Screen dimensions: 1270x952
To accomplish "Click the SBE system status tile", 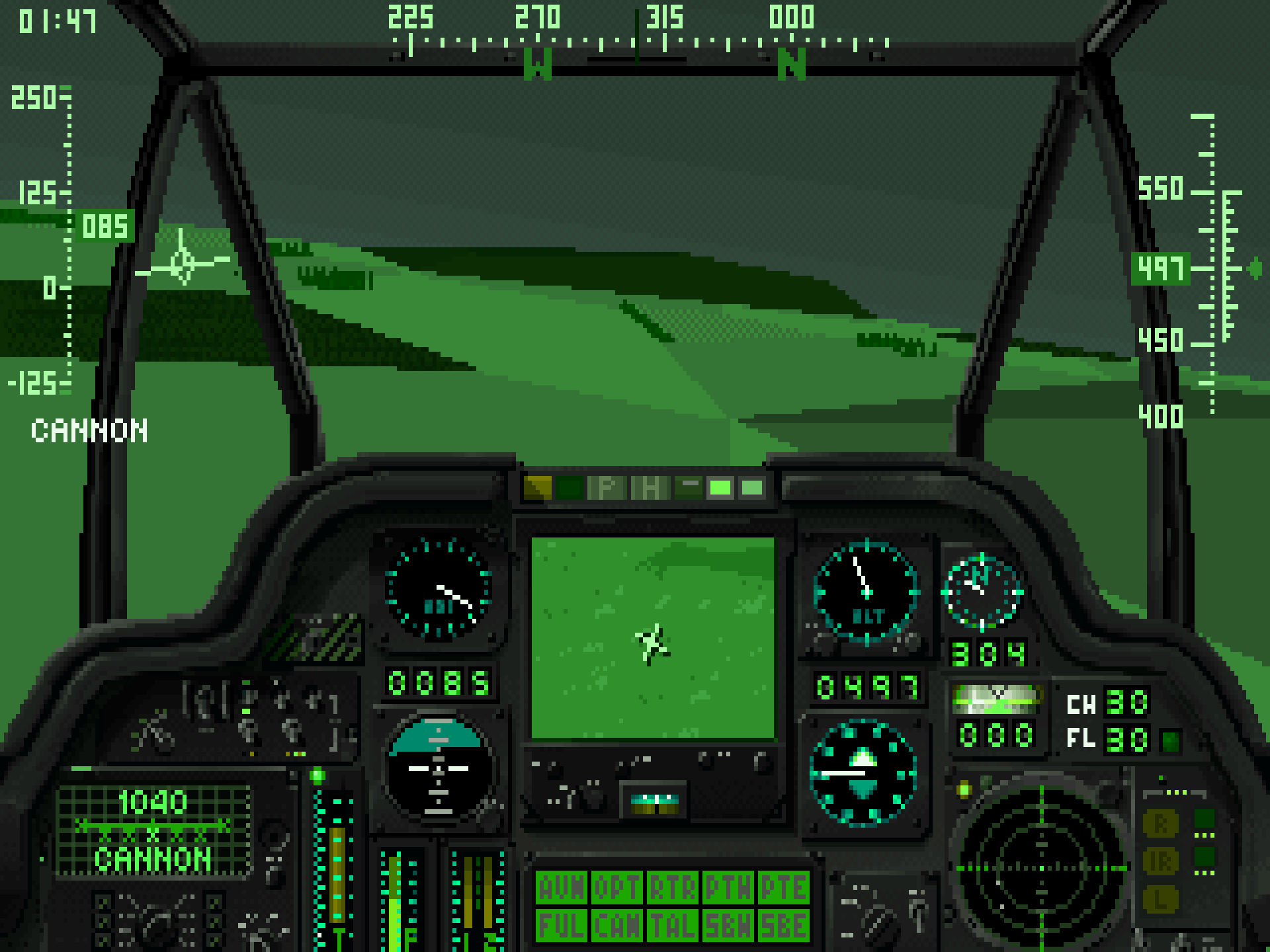I will [783, 926].
